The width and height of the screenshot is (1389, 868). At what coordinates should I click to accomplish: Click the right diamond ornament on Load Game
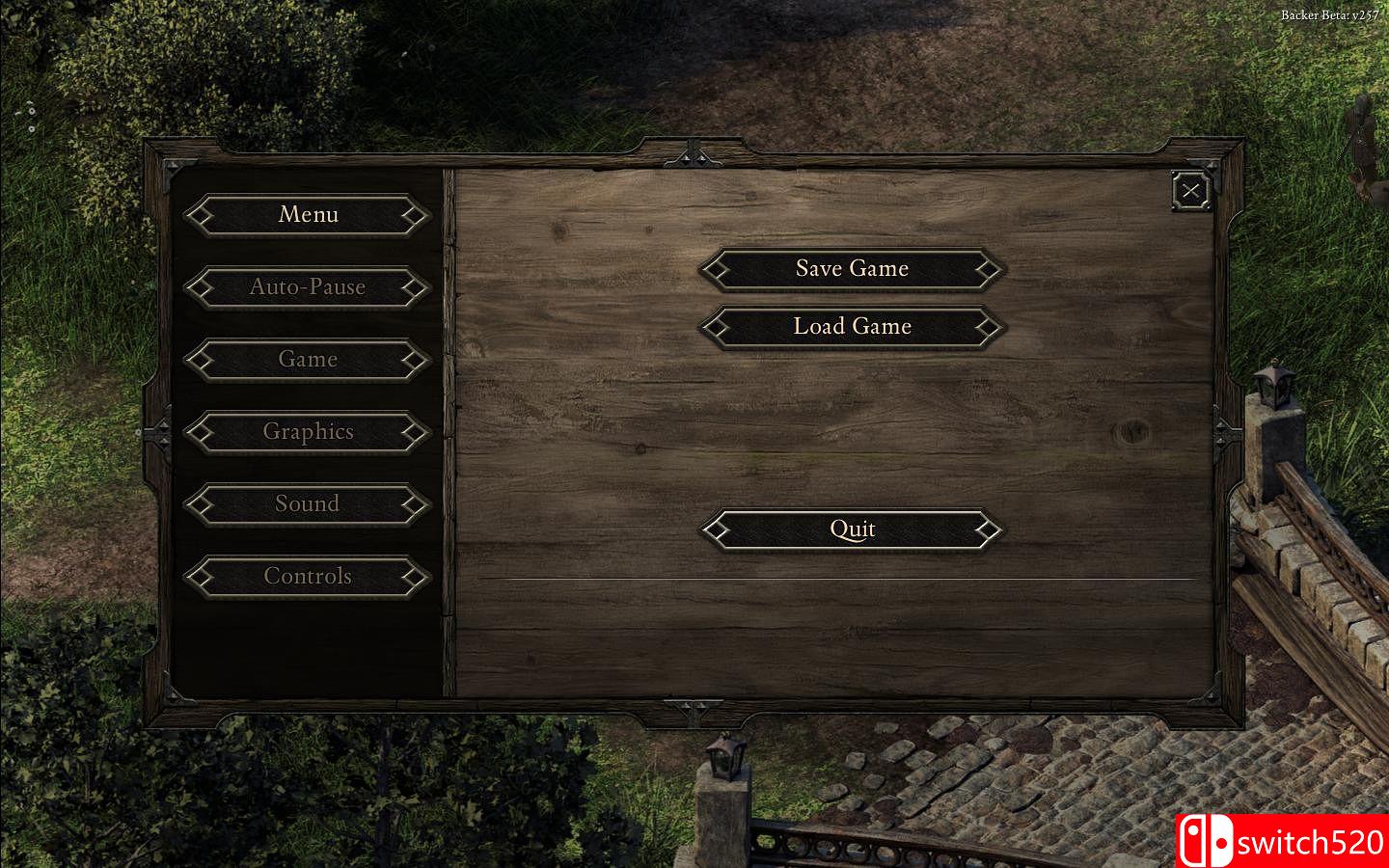986,327
